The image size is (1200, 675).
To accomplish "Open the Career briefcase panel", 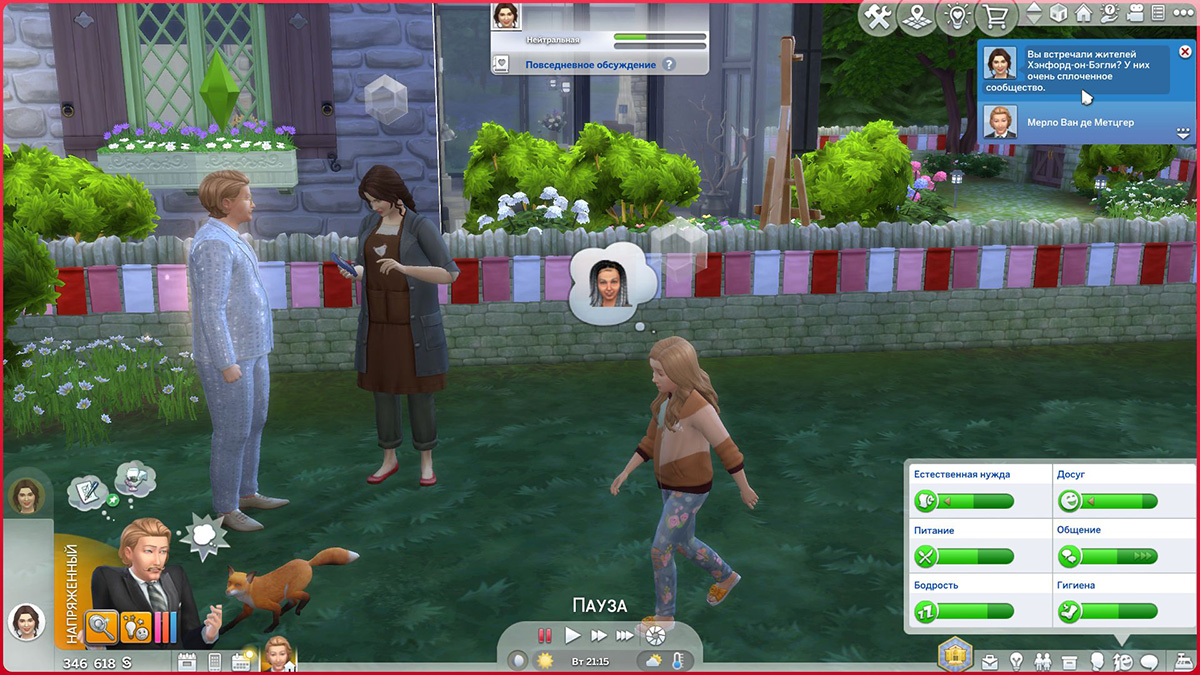I will click(990, 661).
